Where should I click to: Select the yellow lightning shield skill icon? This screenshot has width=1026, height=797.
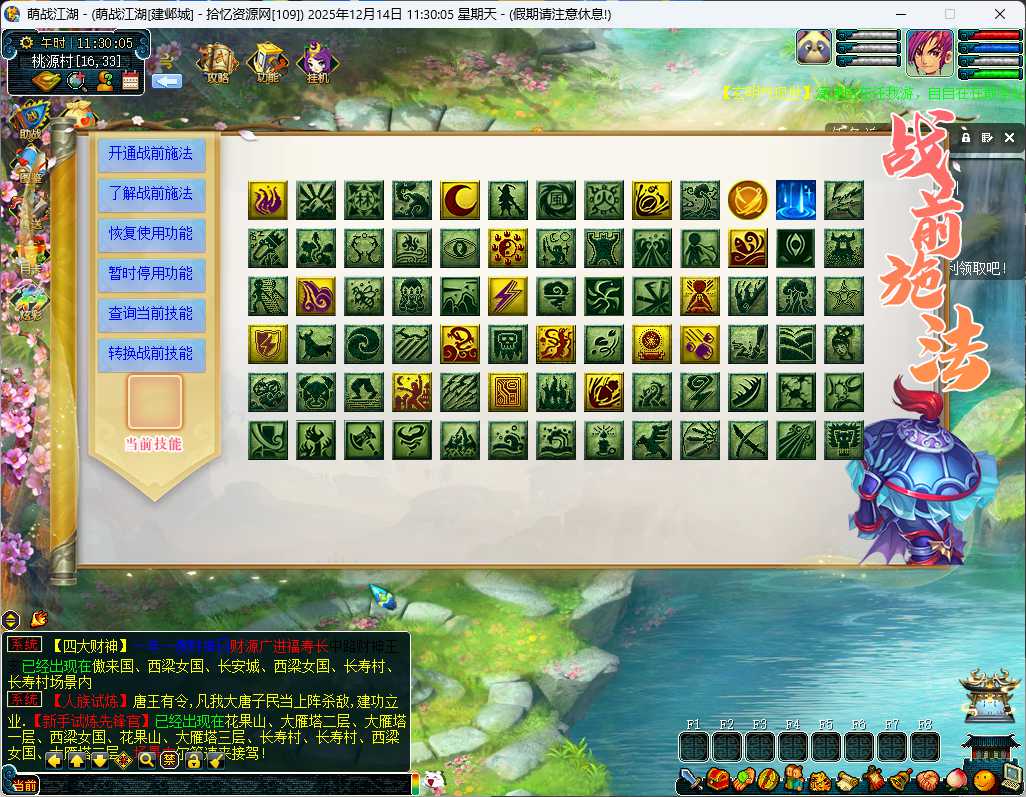pyautogui.click(x=268, y=344)
